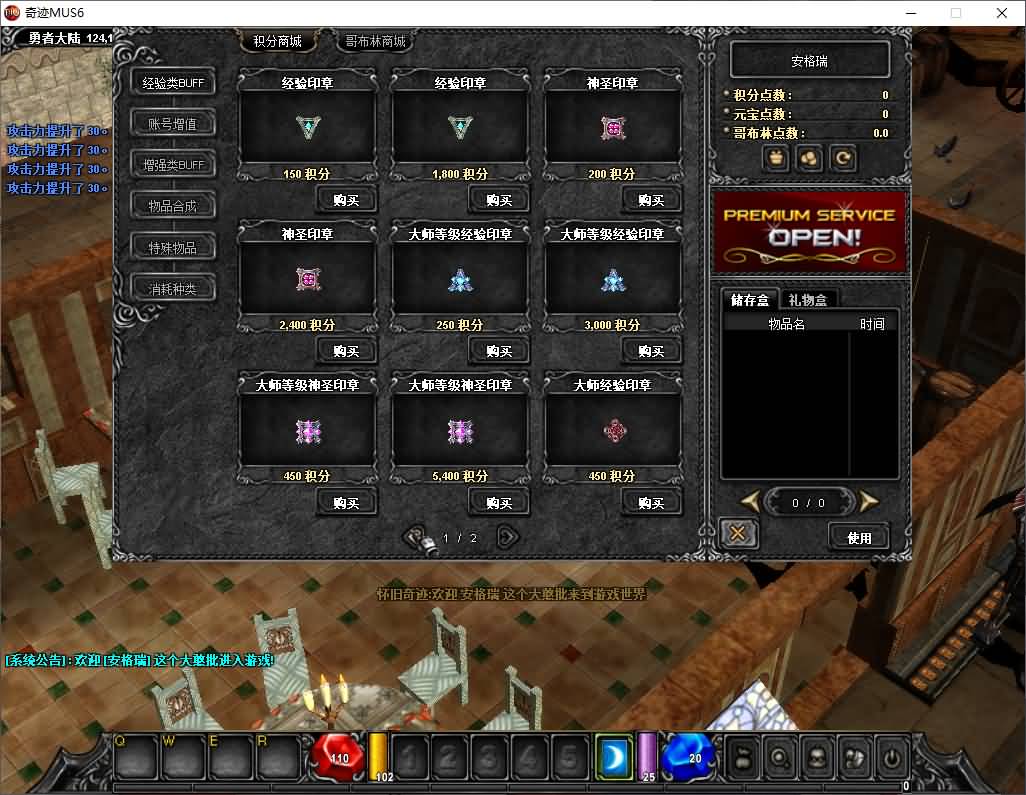This screenshot has width=1026, height=795.
Task: Switch to the 礼物盒 tab
Action: (809, 299)
